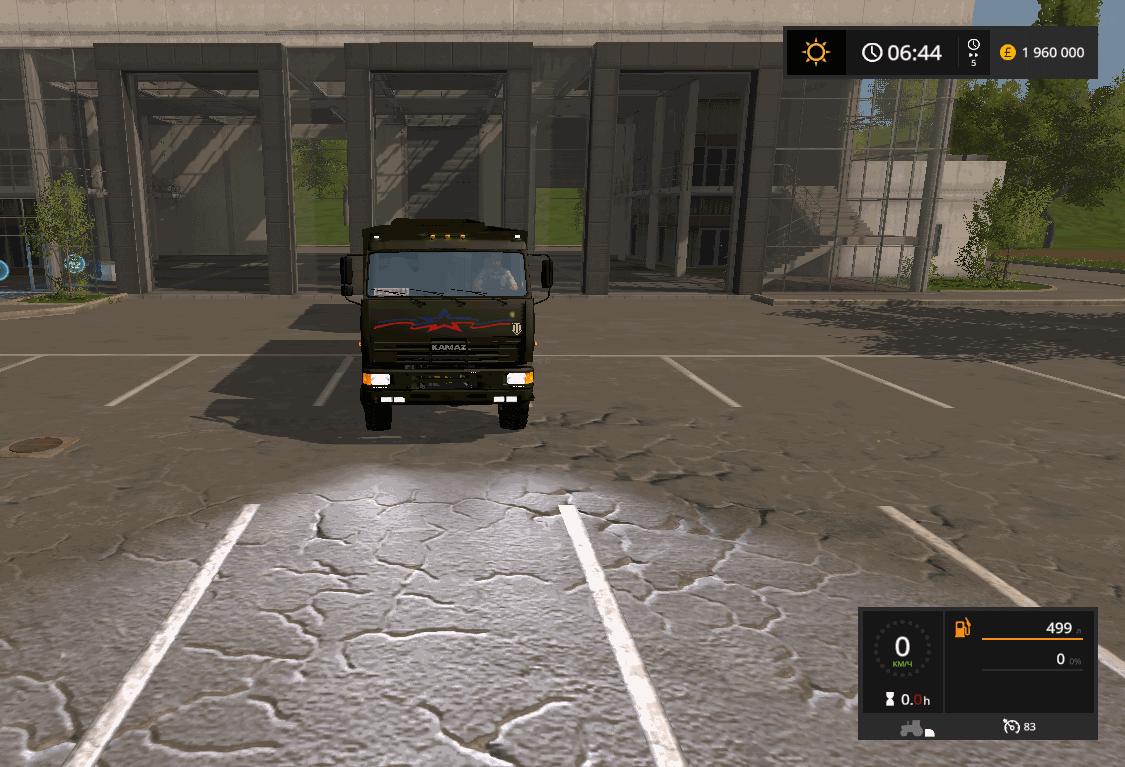Select the tractor and trailer vehicle icon
Screen dimensions: 1125x767
[915, 728]
